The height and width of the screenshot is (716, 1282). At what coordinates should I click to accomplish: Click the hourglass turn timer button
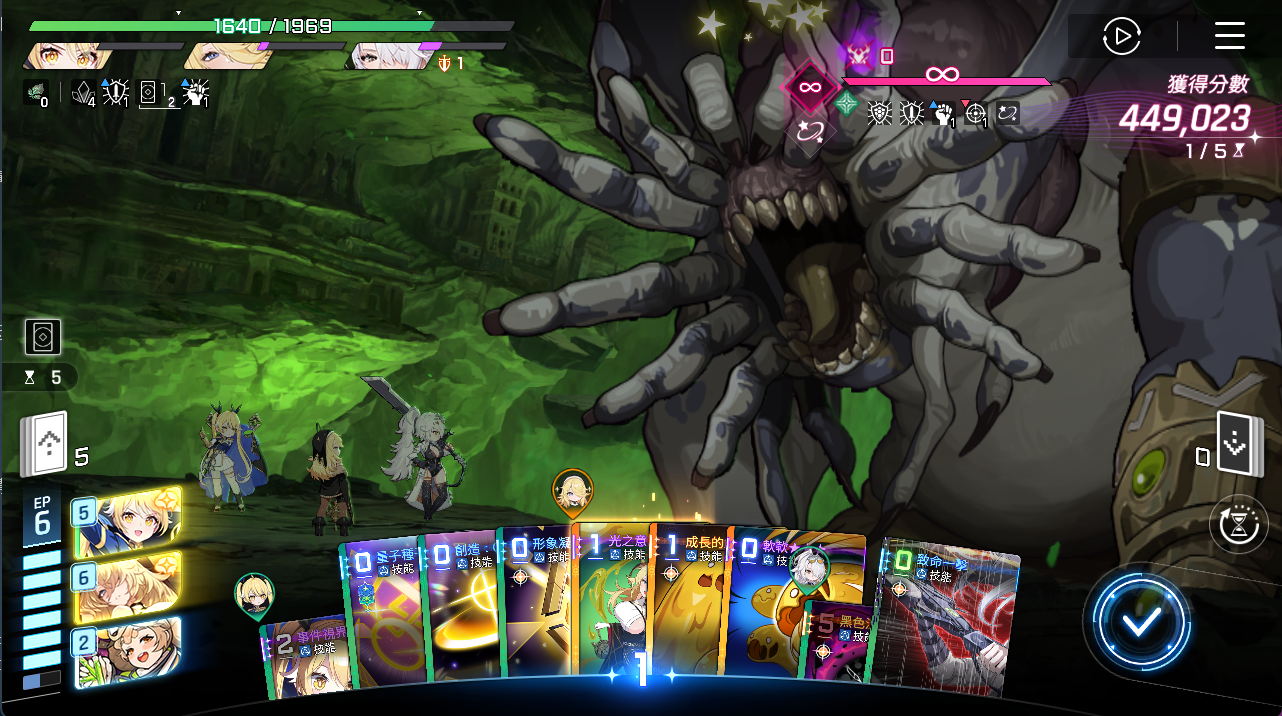point(1239,525)
